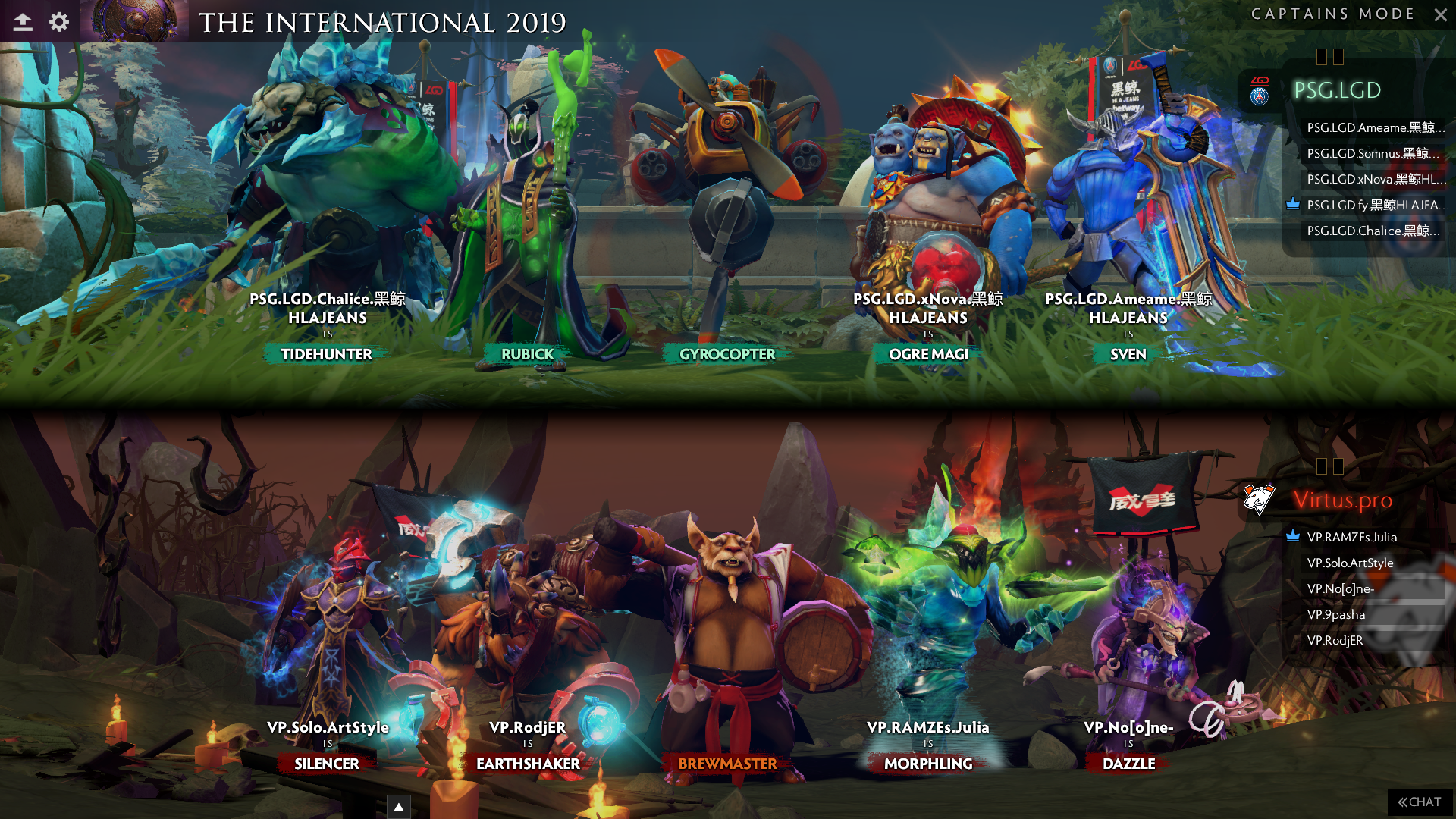
Task: Close the Captains Mode screen
Action: 1440,14
